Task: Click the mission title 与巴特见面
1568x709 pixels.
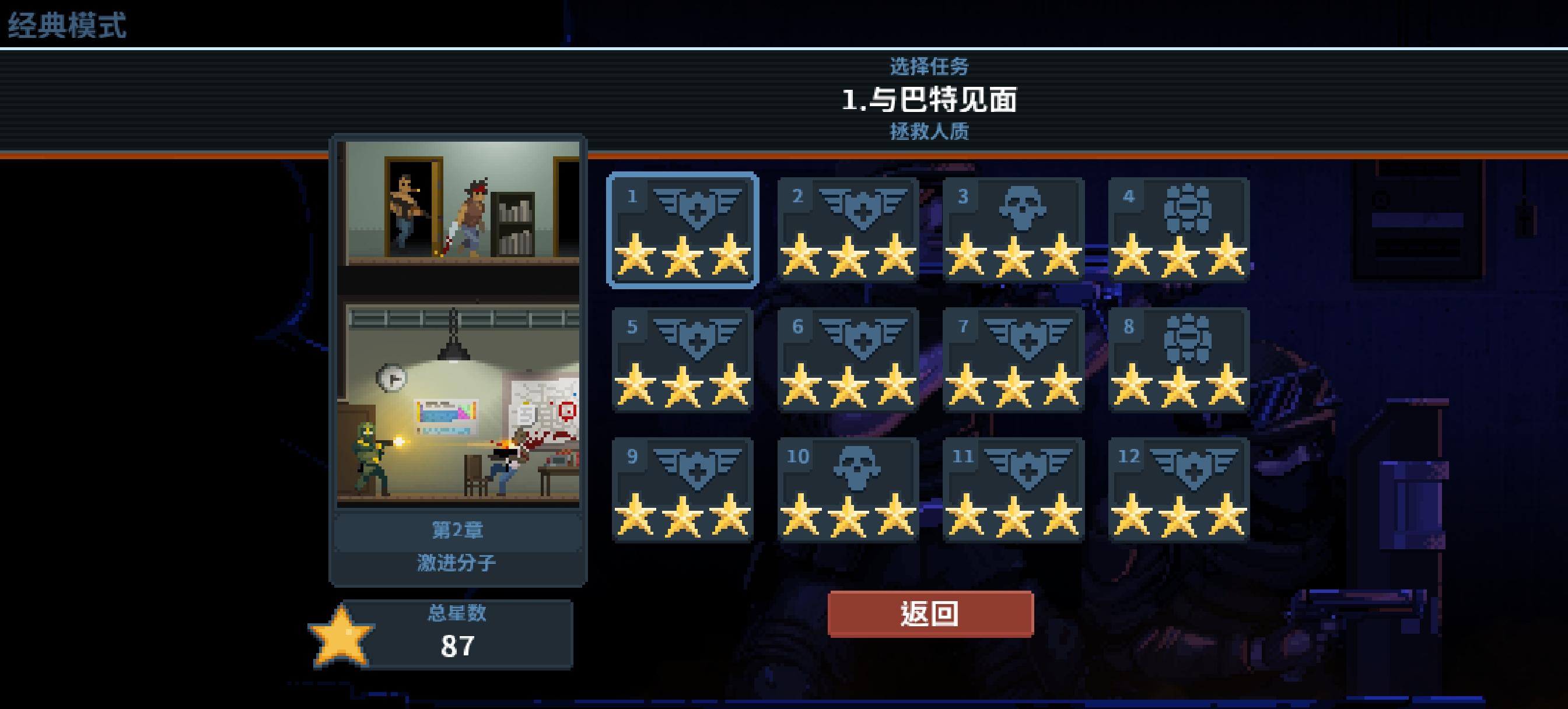Action: pyautogui.click(x=930, y=99)
